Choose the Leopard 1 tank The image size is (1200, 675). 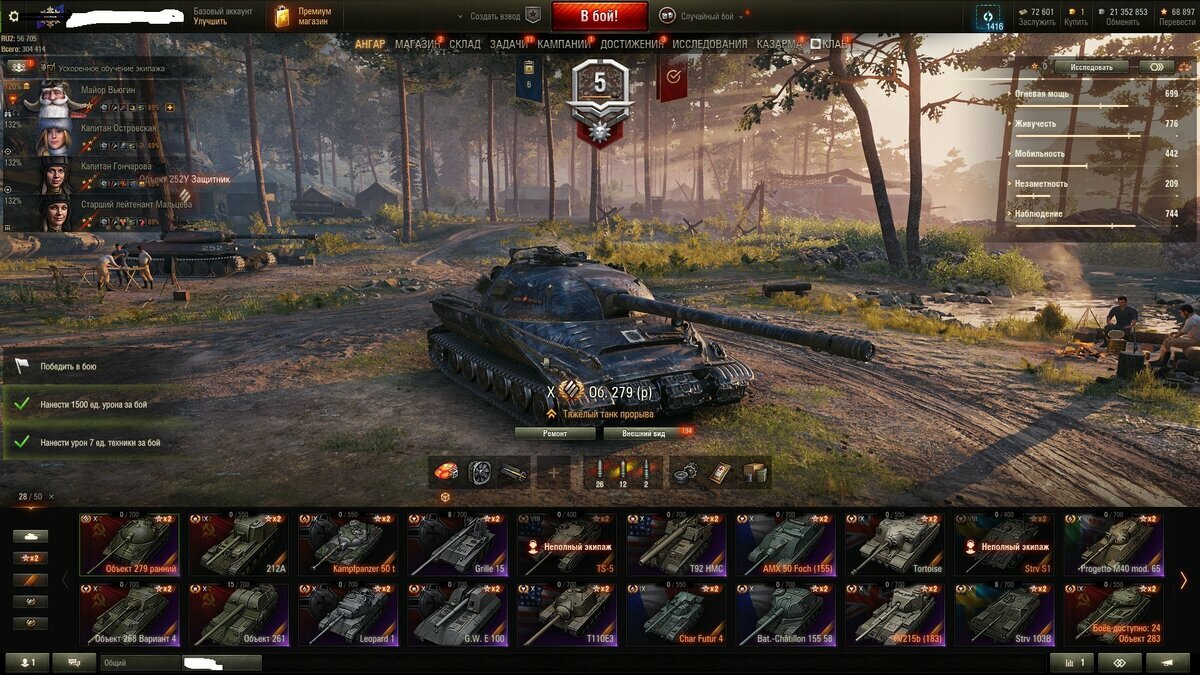point(347,615)
